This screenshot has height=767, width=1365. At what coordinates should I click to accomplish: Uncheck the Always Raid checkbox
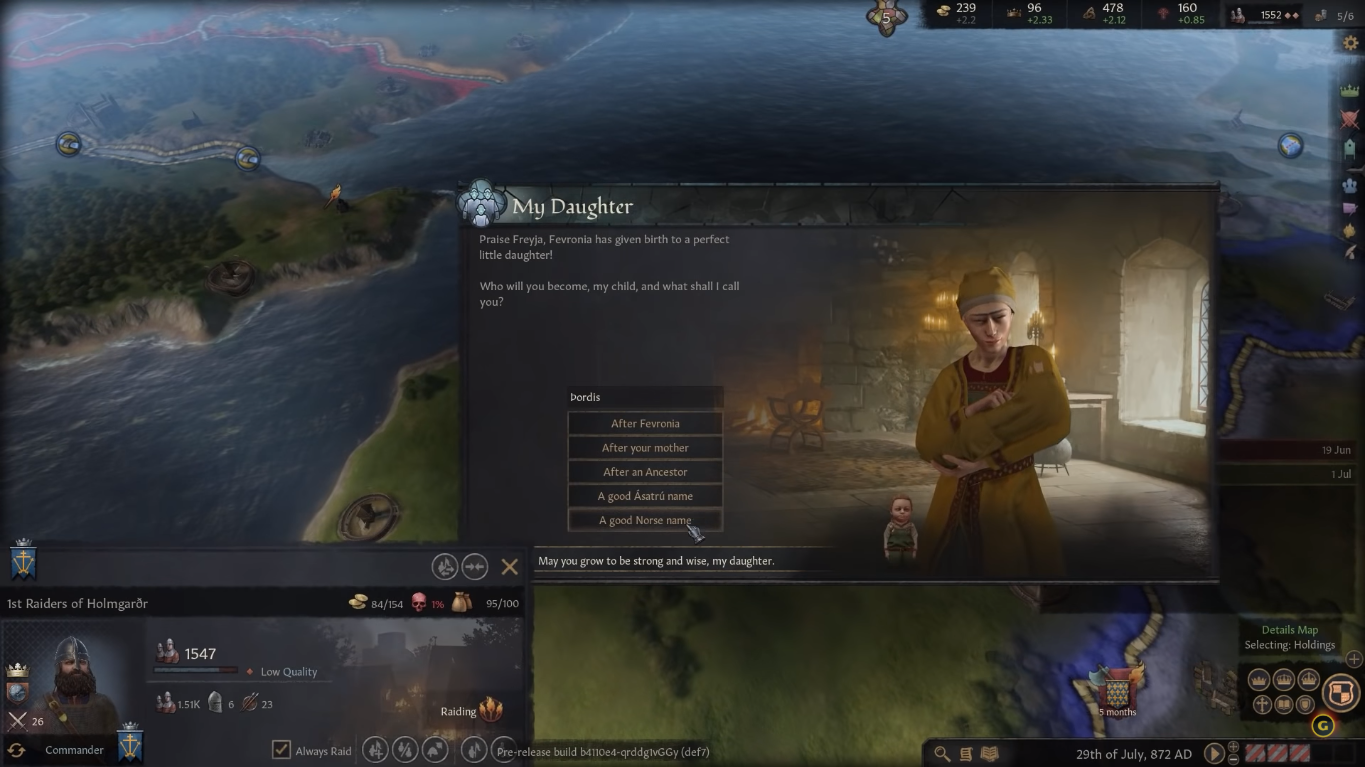point(281,750)
